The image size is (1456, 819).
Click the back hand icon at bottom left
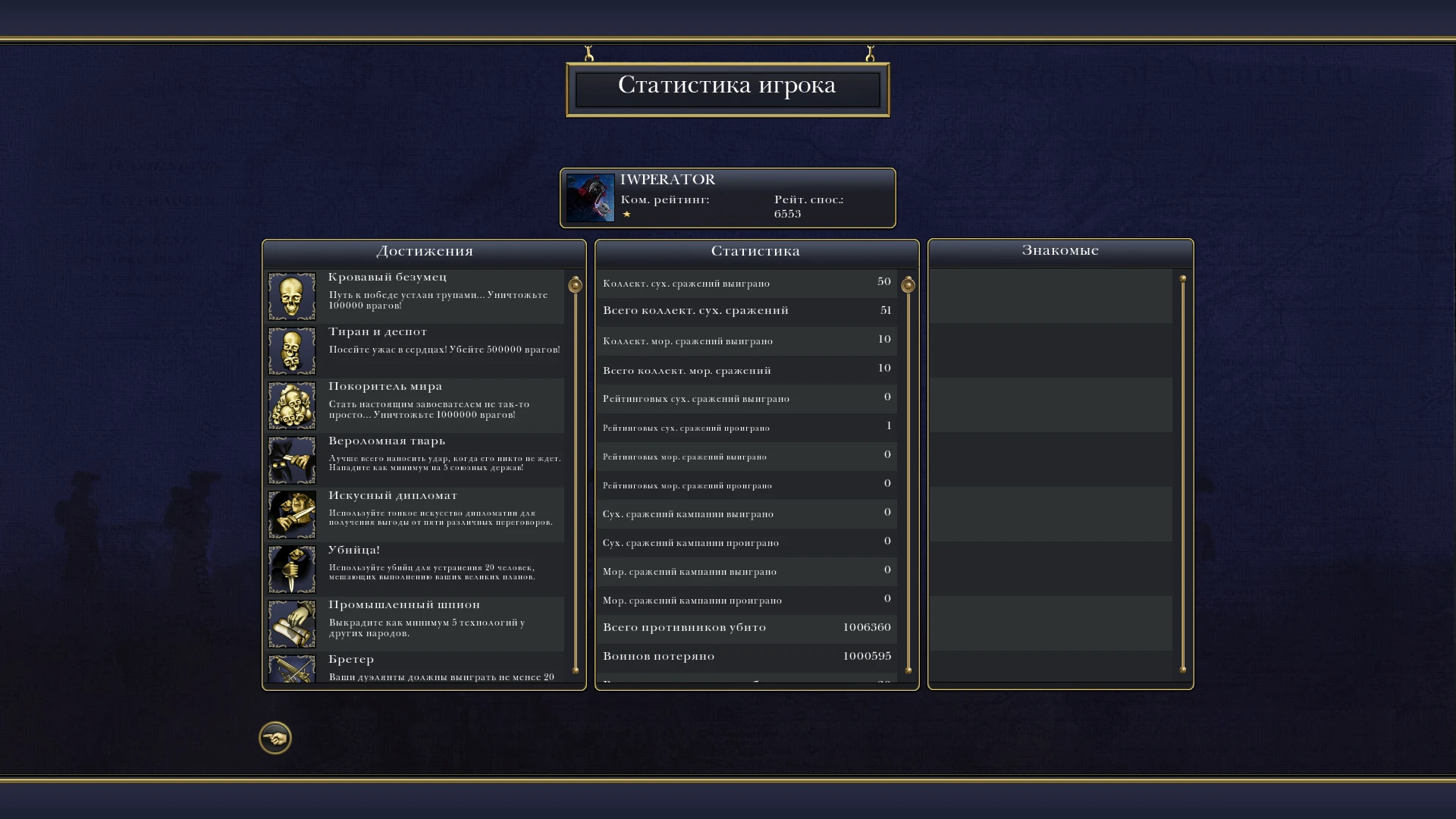coord(275,737)
